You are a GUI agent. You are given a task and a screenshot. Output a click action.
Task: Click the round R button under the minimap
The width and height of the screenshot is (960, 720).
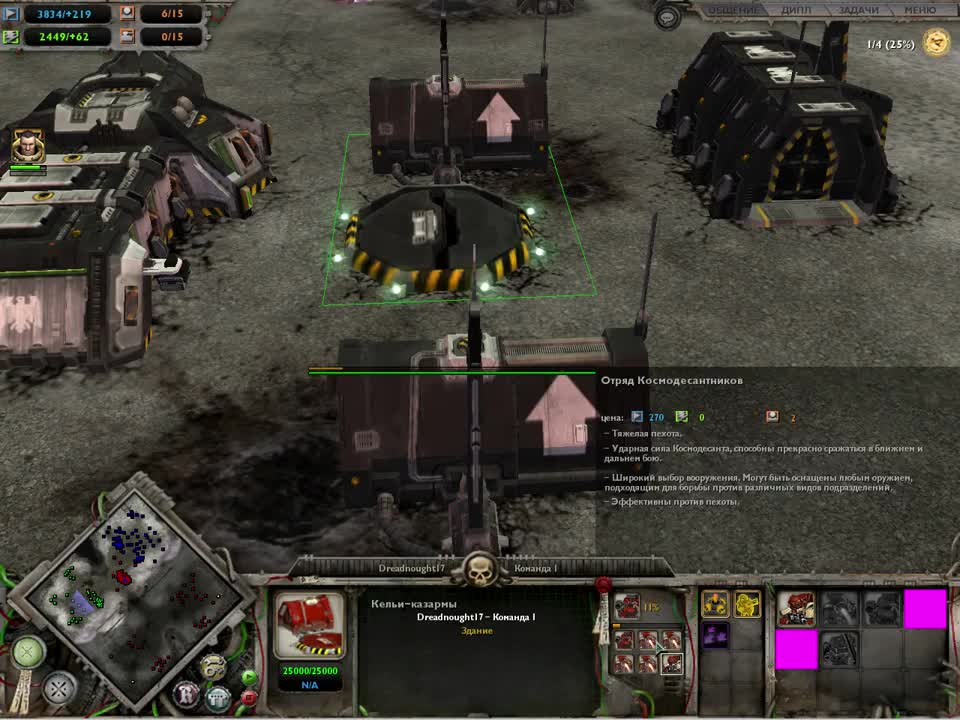tap(186, 692)
